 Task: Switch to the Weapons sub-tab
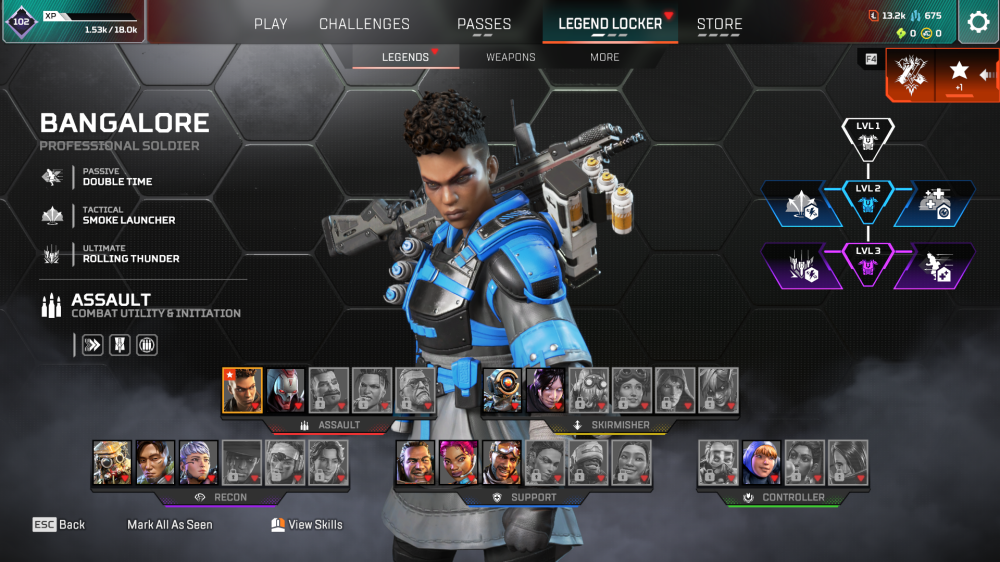tap(511, 57)
